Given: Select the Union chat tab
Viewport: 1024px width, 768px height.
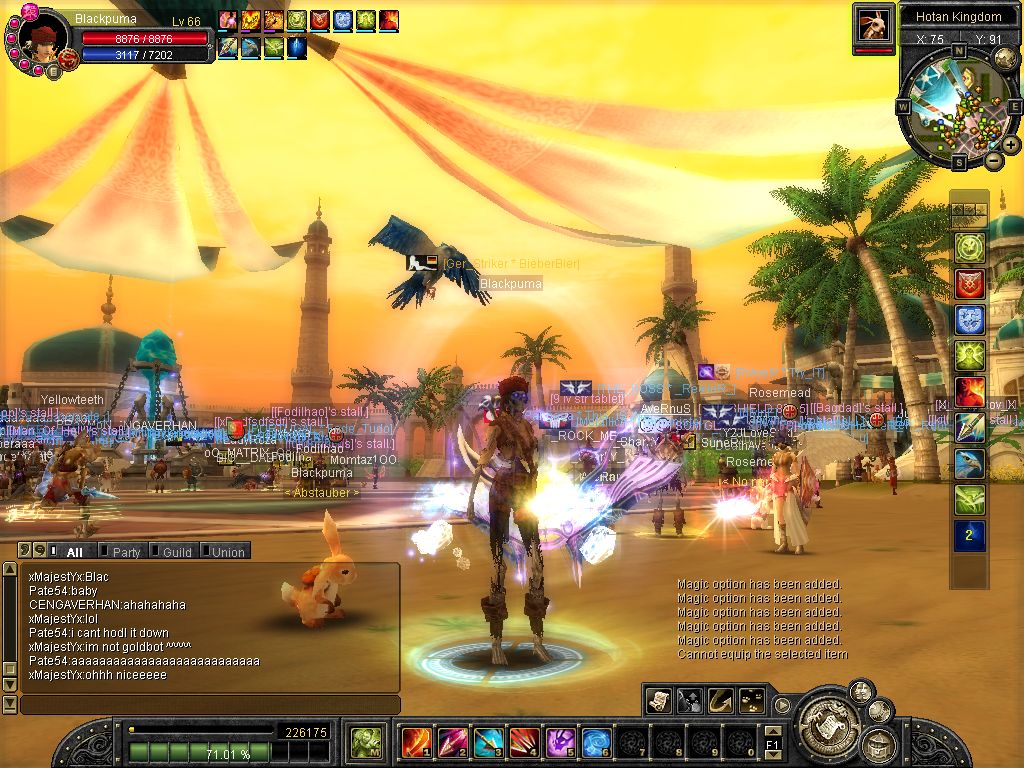Looking at the screenshot, I should [x=226, y=551].
